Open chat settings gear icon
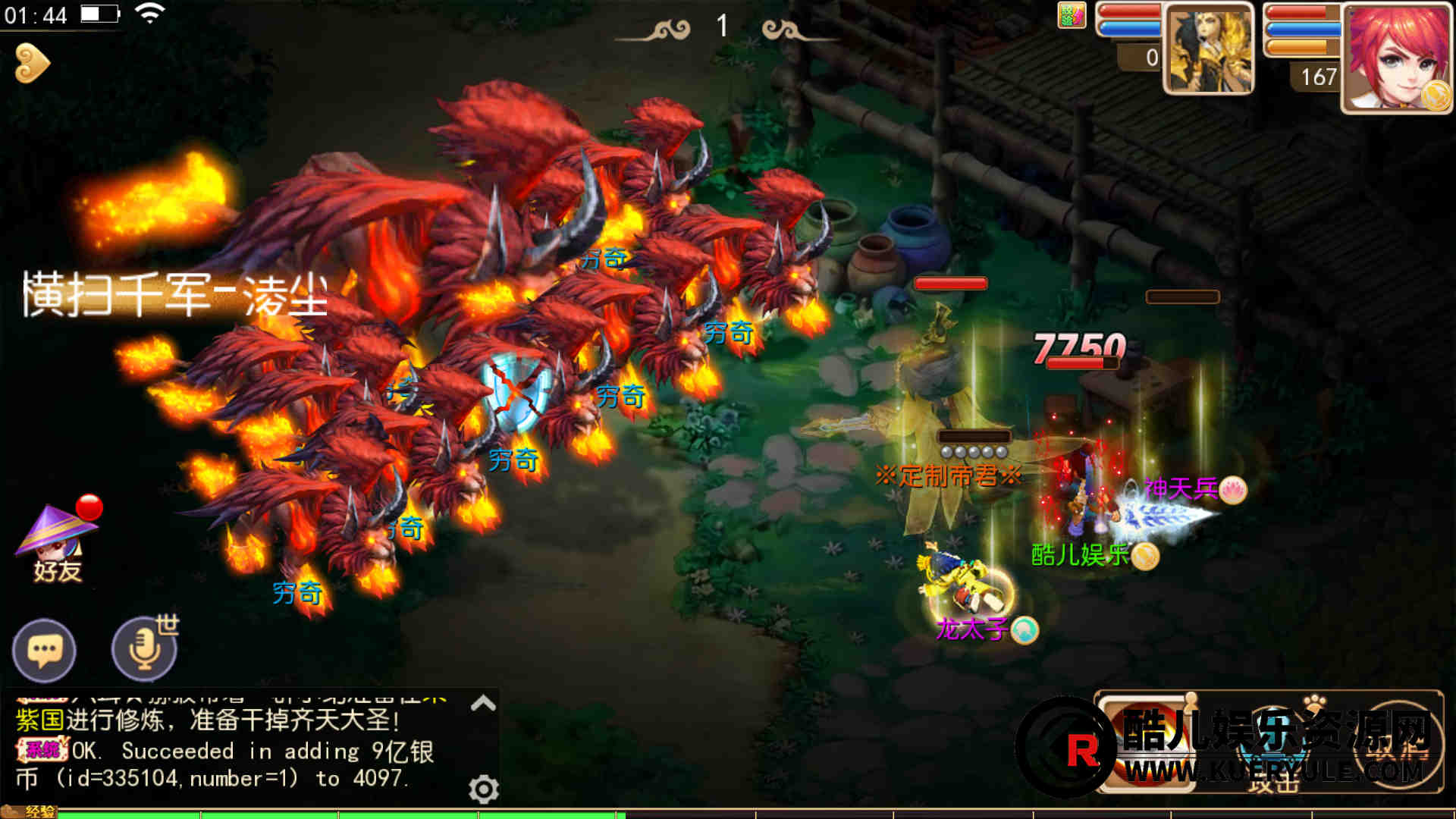1456x819 pixels. [483, 789]
